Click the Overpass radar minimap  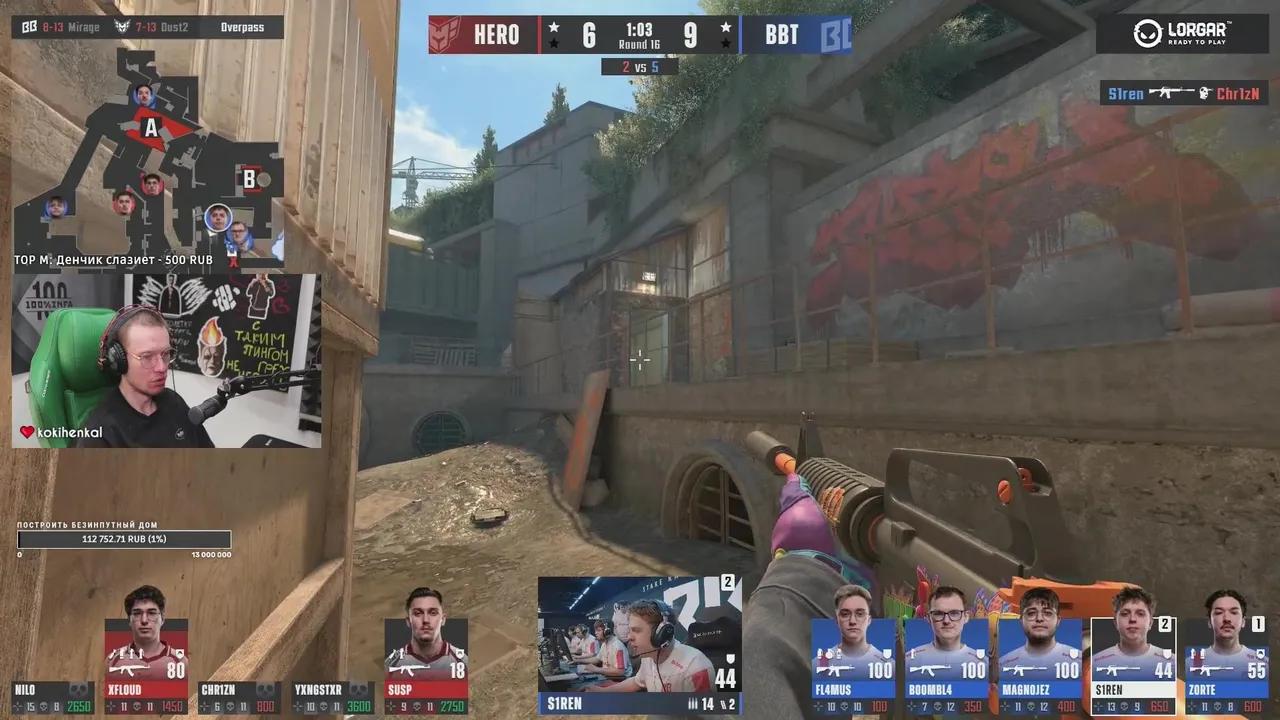[148, 155]
